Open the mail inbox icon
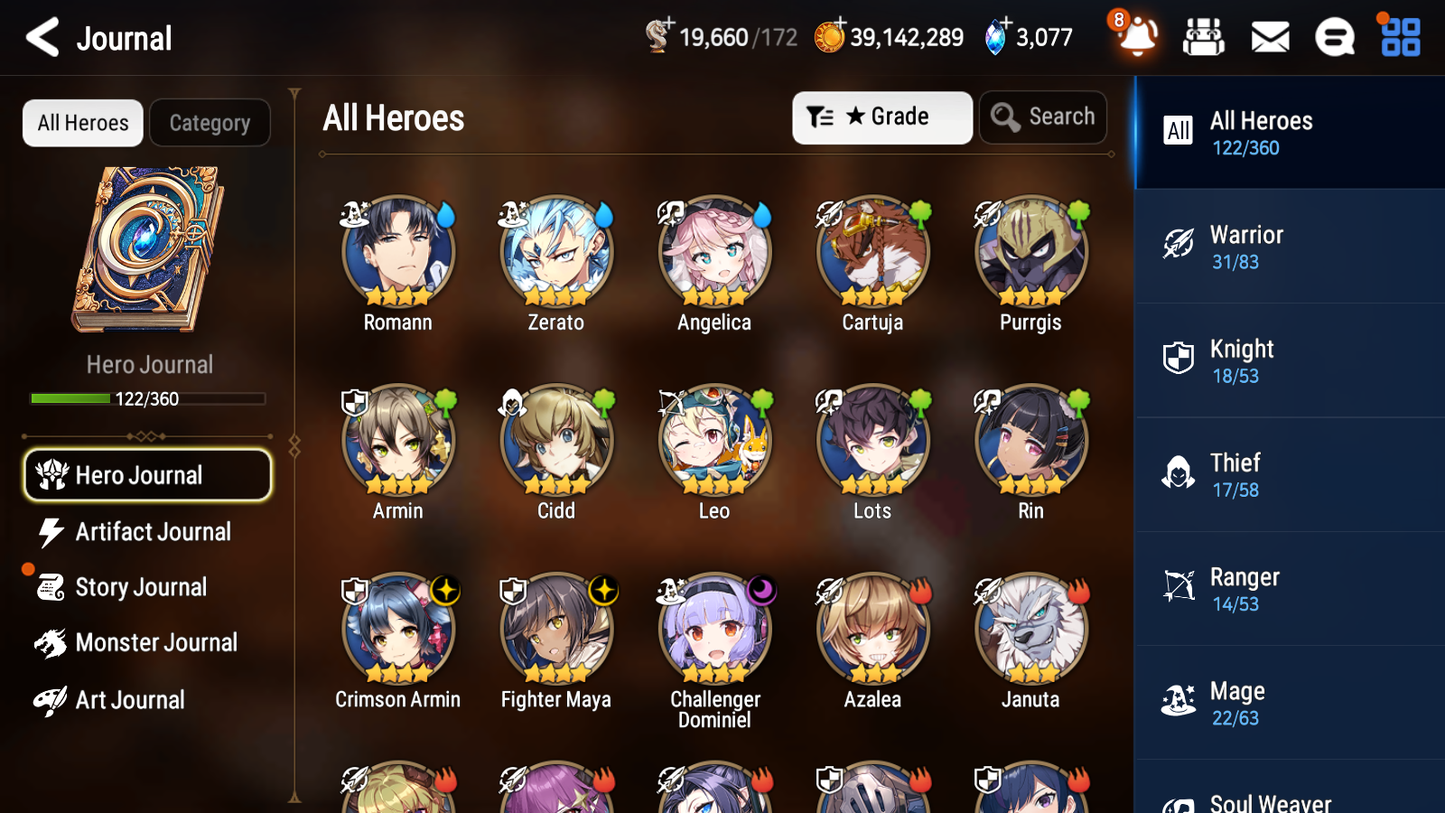Image resolution: width=1445 pixels, height=813 pixels. [1269, 36]
